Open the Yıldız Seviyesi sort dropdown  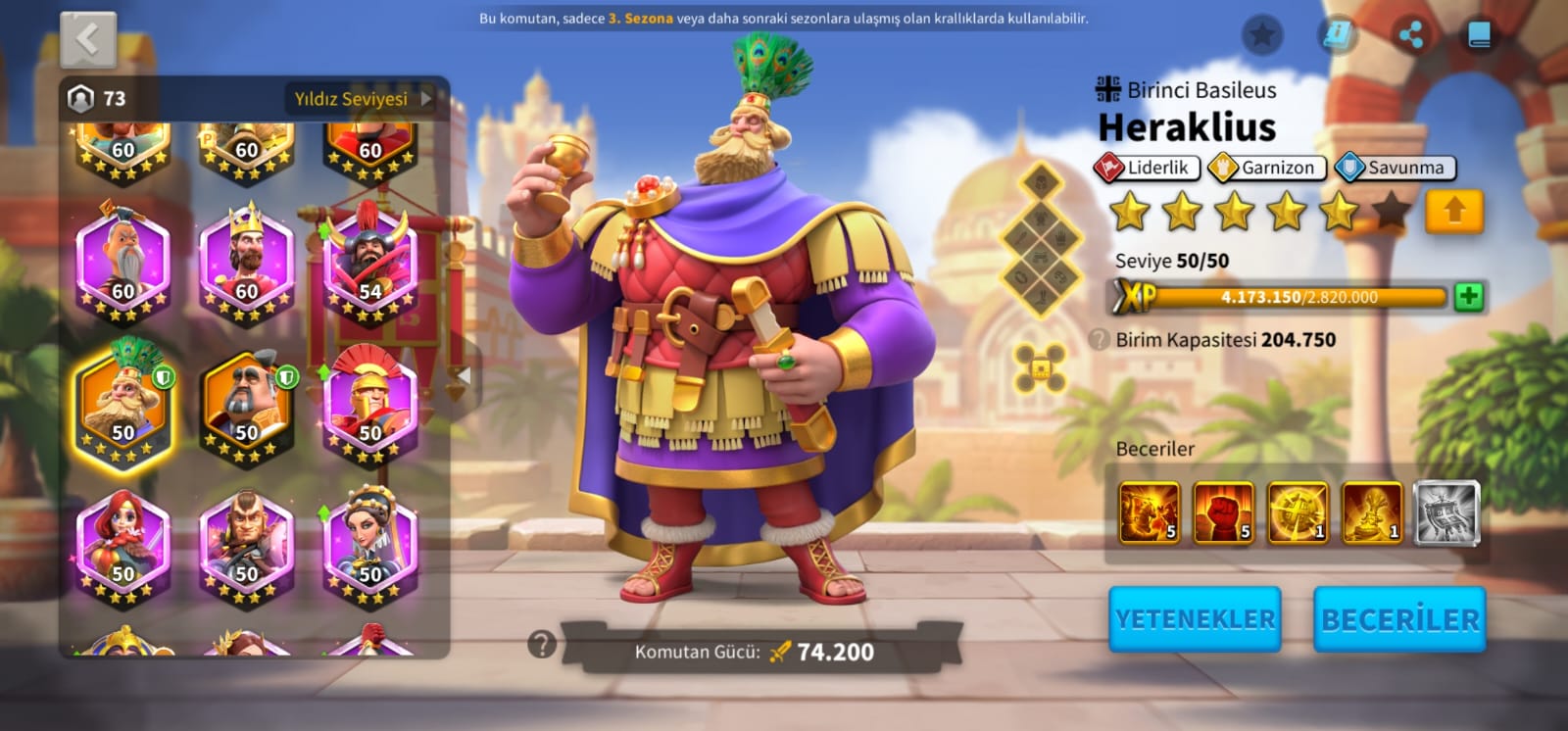tap(363, 98)
